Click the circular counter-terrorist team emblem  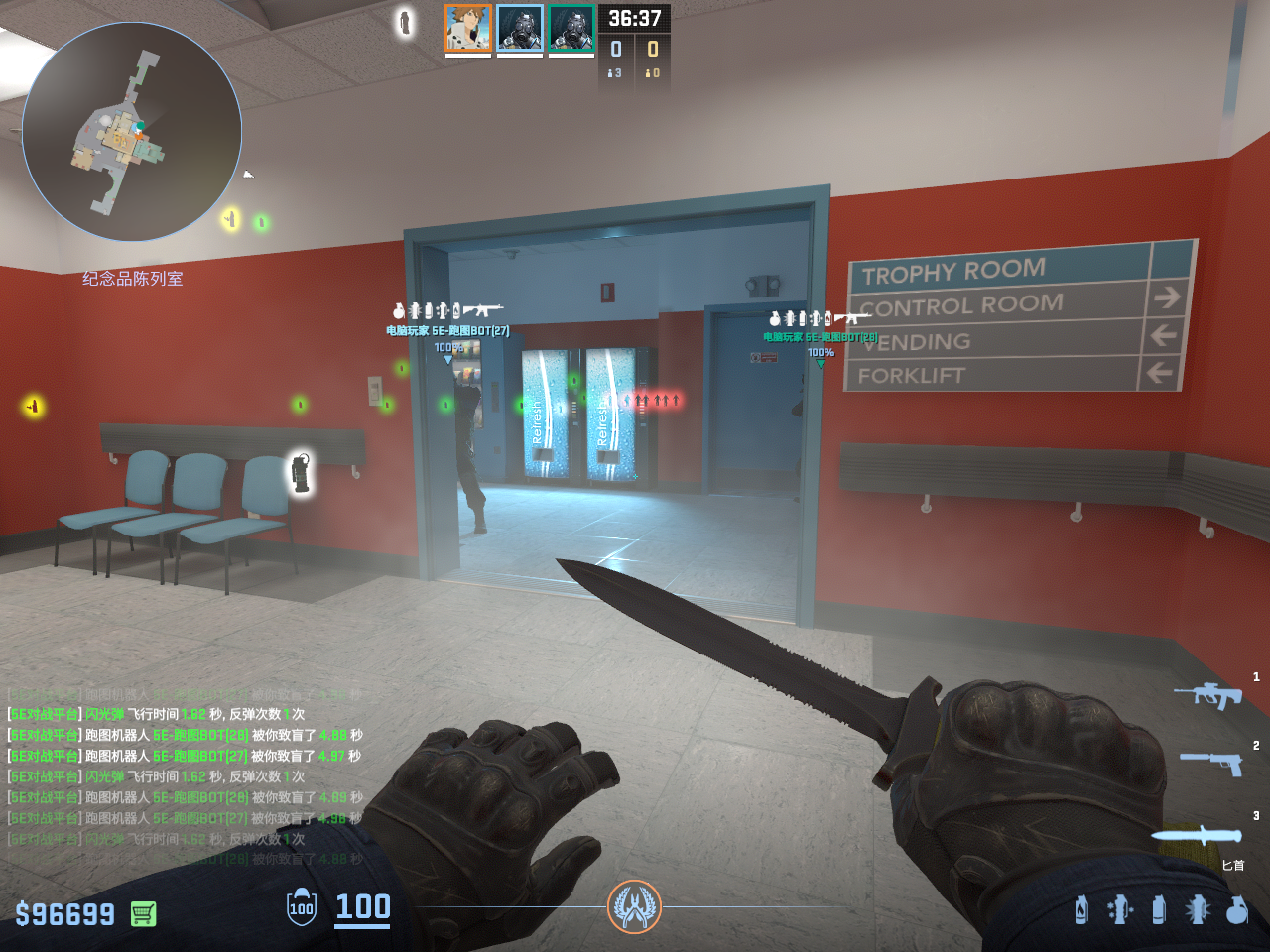[x=634, y=906]
